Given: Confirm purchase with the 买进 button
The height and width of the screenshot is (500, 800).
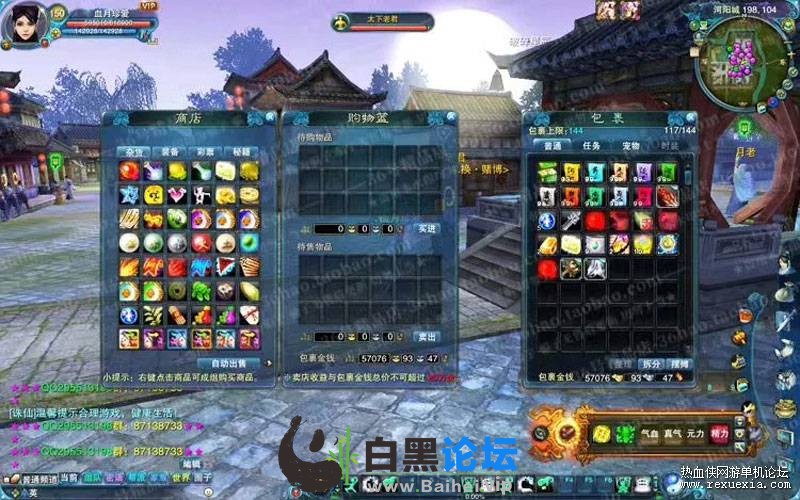Looking at the screenshot, I should tap(426, 228).
